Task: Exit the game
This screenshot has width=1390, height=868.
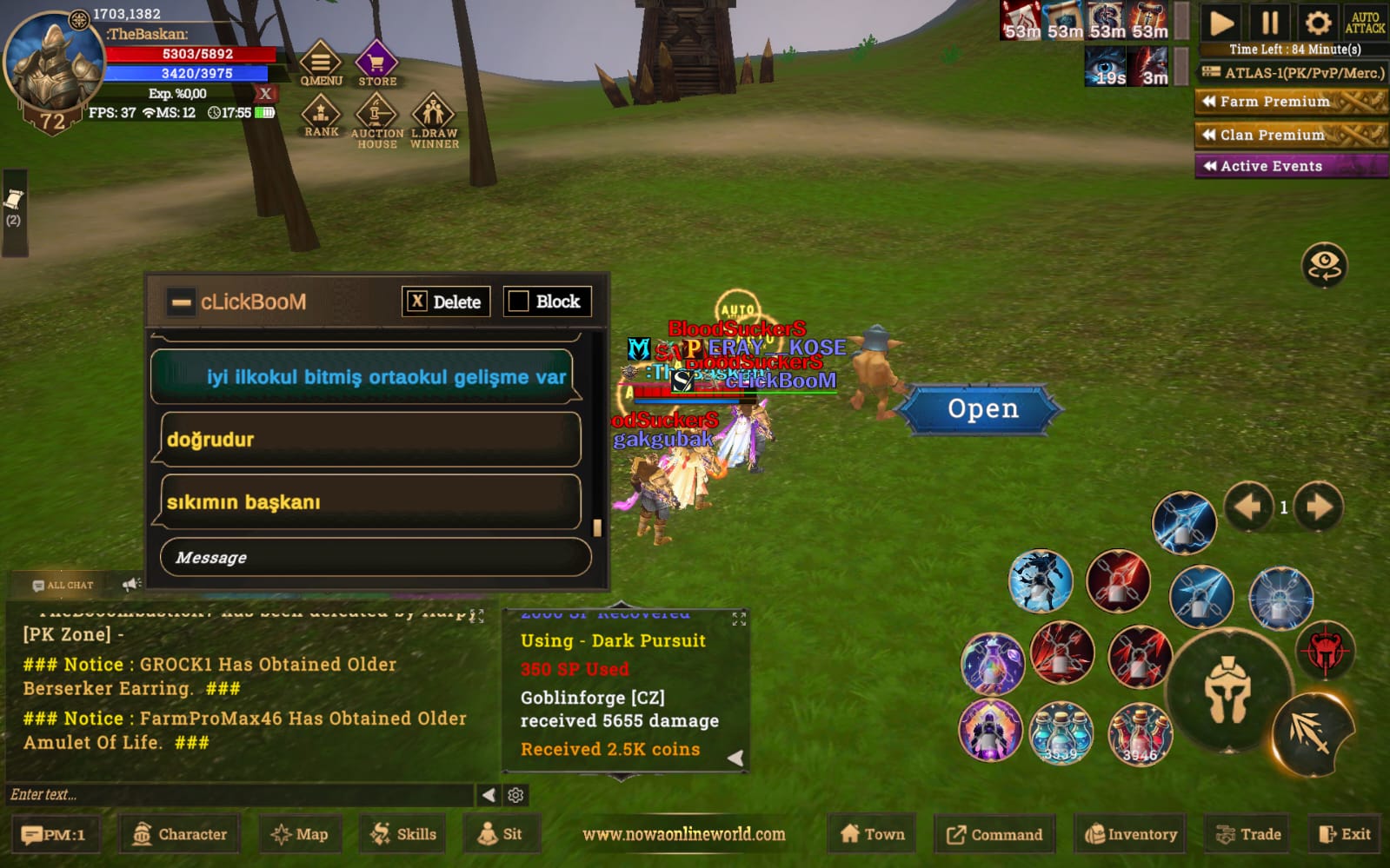Action: pyautogui.click(x=1345, y=834)
